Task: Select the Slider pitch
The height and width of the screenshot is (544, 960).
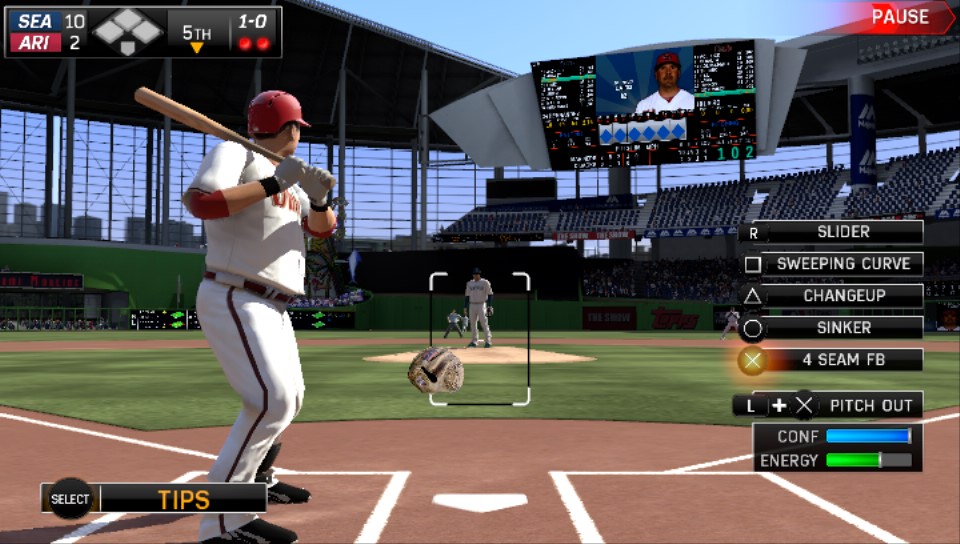Action: coord(842,232)
